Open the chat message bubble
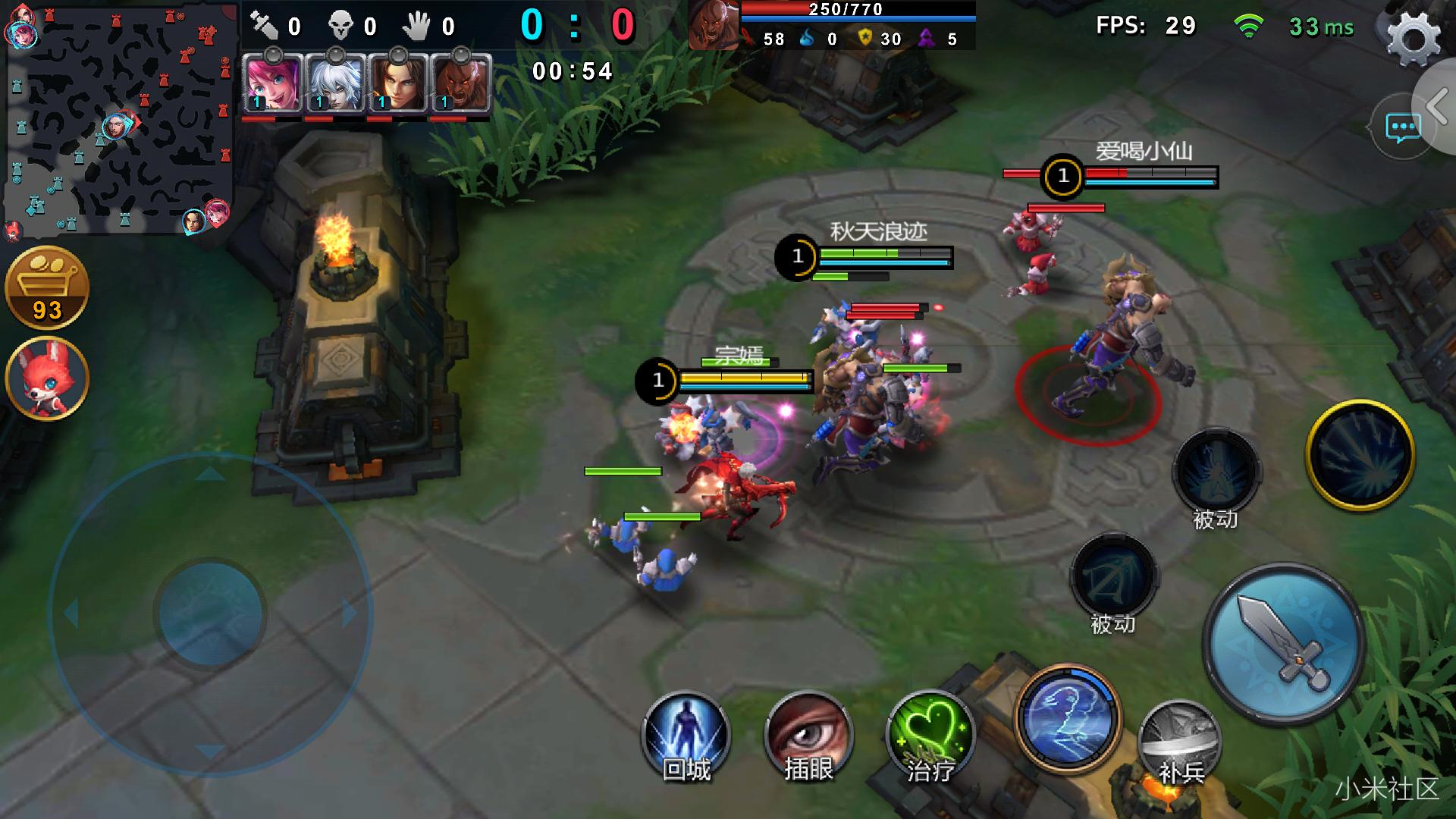The image size is (1456, 819). point(1401,128)
